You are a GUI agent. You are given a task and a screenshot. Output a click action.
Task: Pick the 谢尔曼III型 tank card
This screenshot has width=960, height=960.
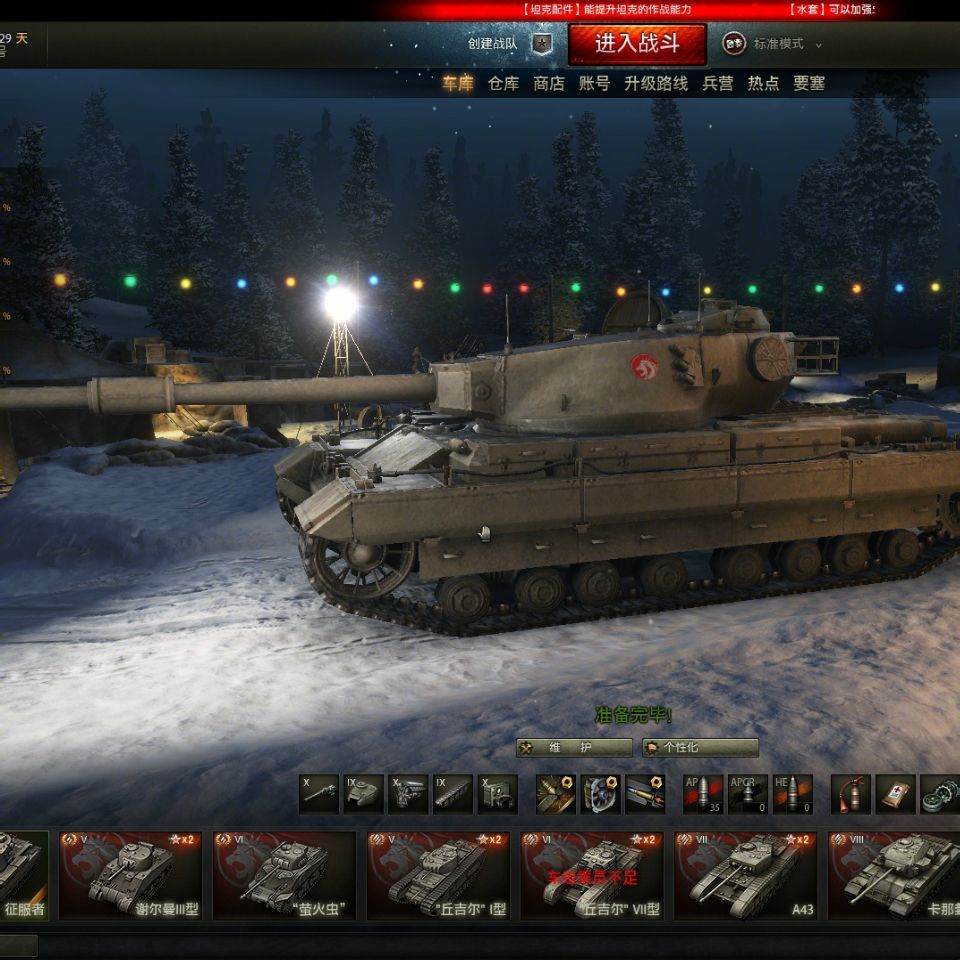click(x=131, y=875)
